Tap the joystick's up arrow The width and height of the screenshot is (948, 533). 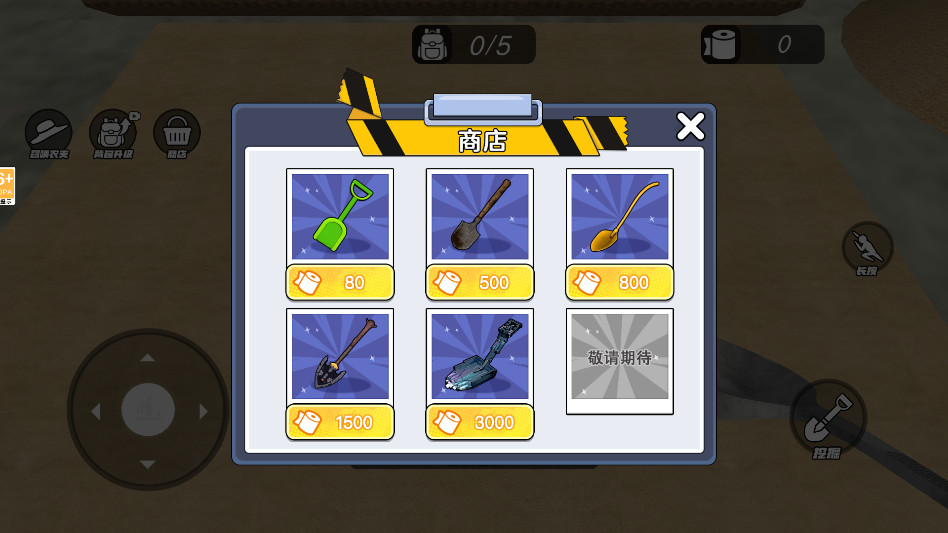point(148,357)
